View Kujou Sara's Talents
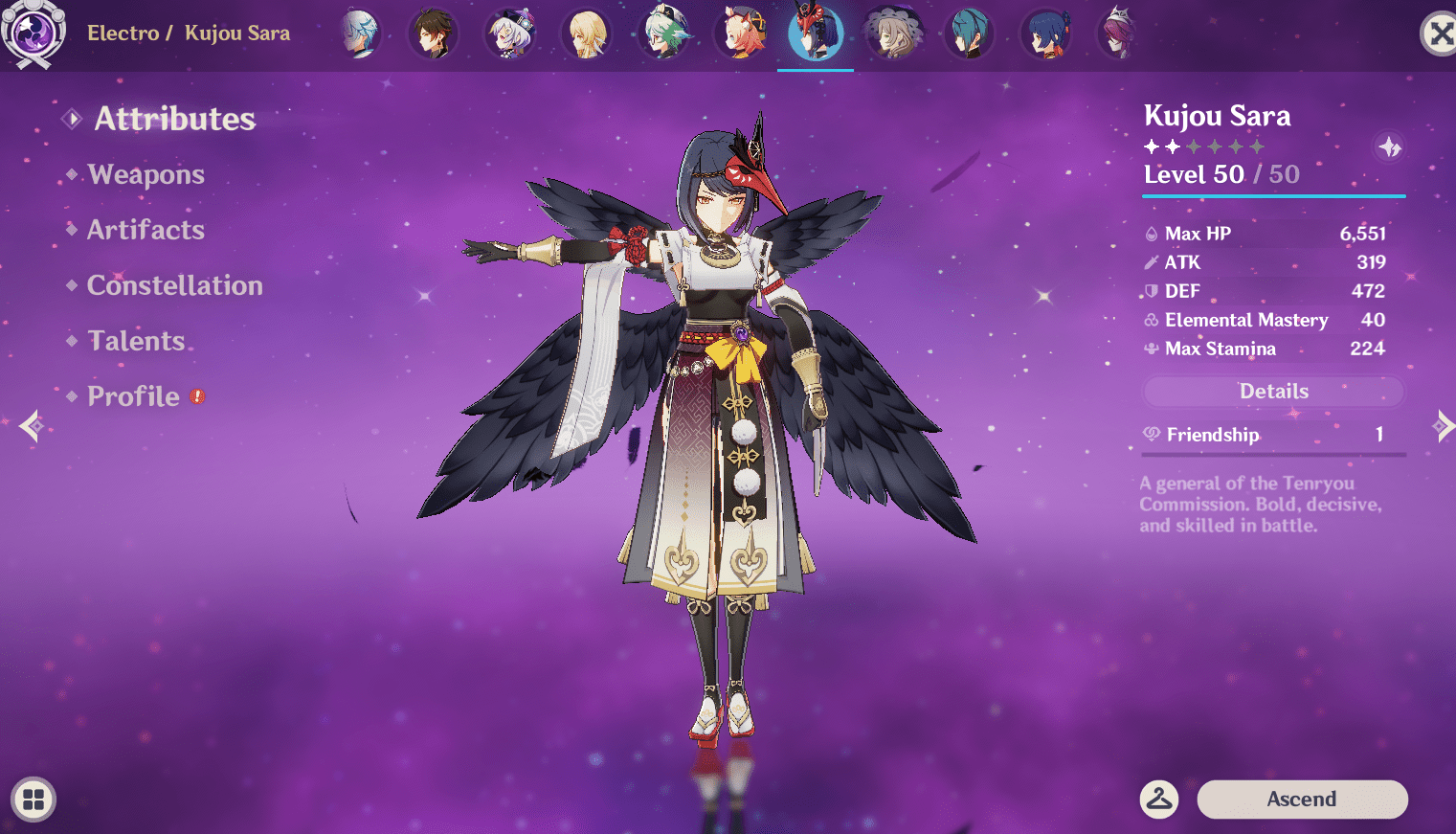Viewport: 1456px width, 834px height. pos(136,341)
